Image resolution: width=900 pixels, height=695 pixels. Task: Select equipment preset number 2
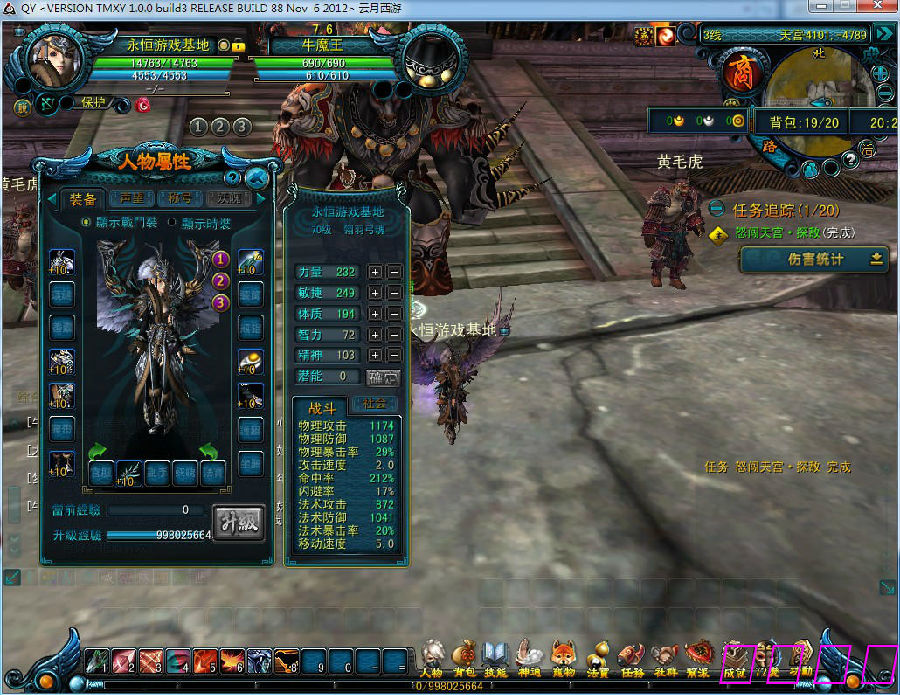(x=221, y=280)
